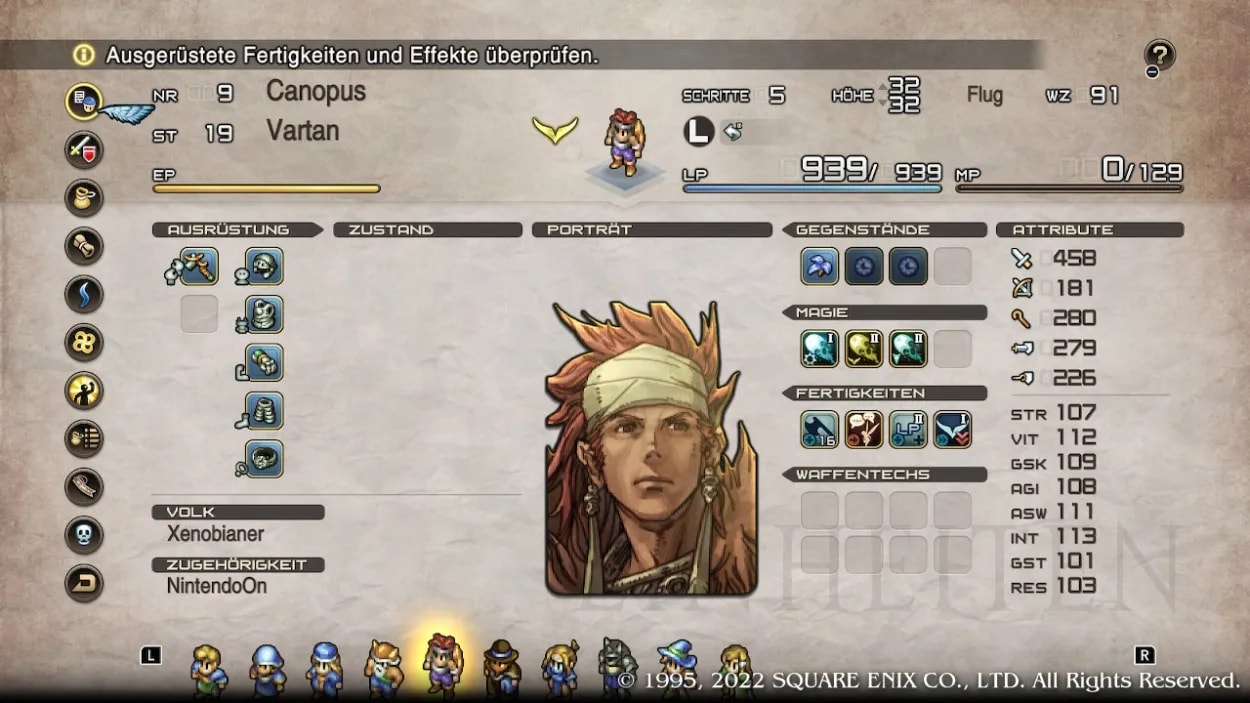Select the blue flower item slot
The width and height of the screenshot is (1250, 703).
pyautogui.click(x=820, y=267)
